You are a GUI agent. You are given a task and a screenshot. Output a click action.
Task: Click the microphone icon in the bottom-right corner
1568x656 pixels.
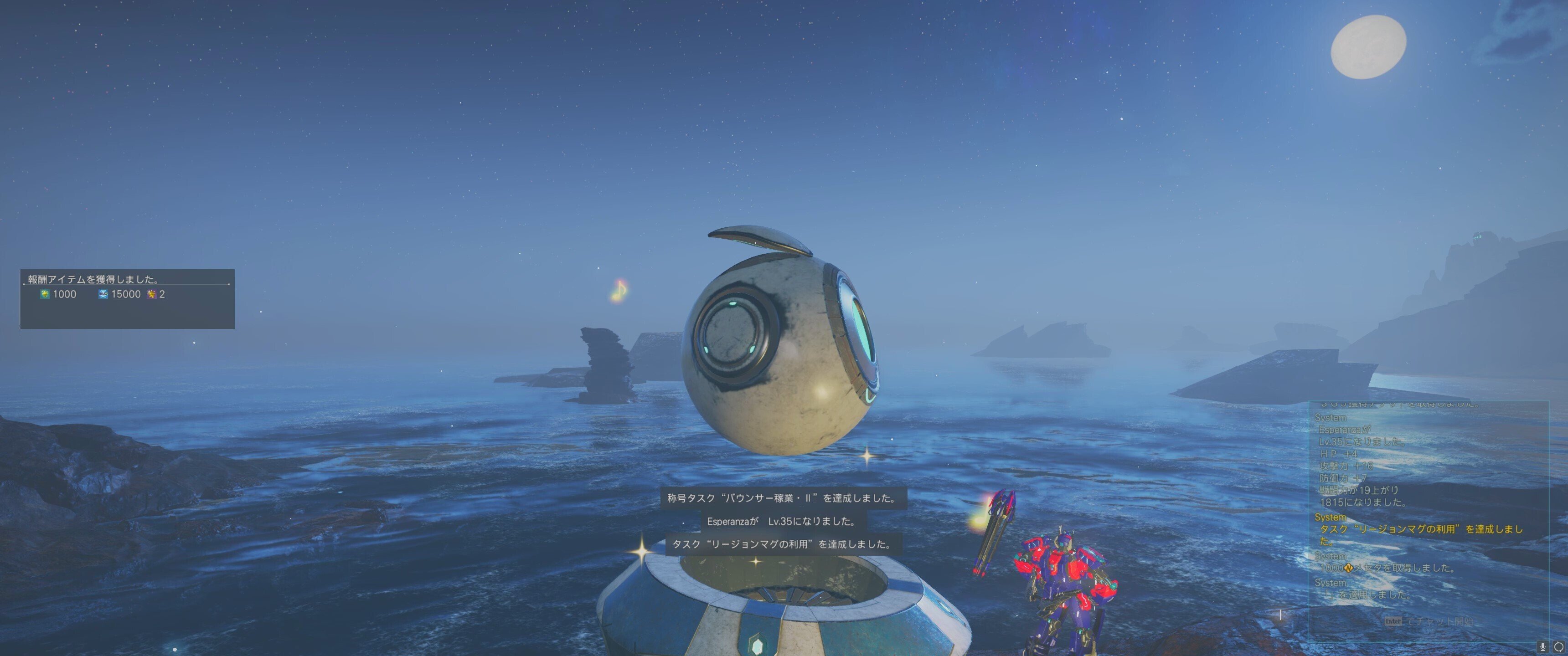tap(1542, 648)
